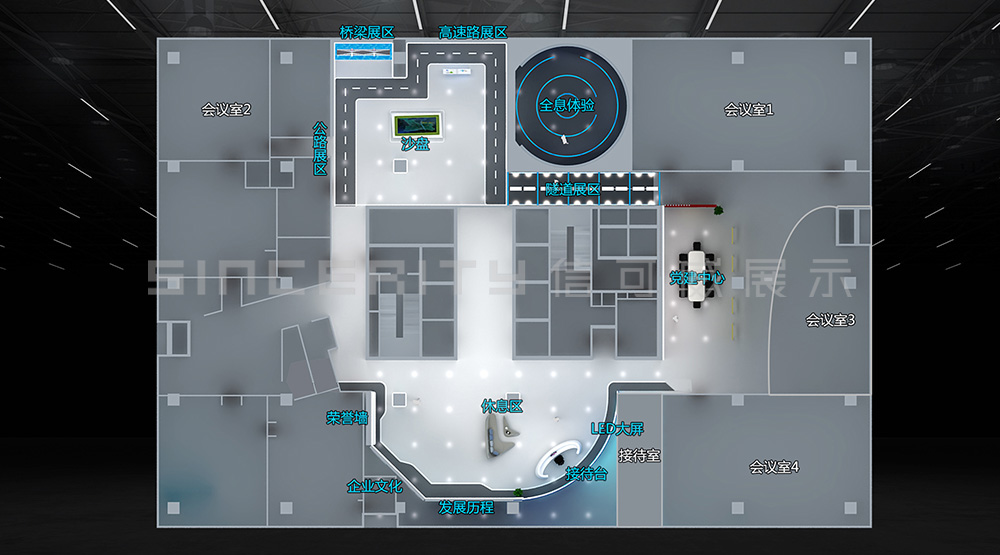
Task: Select the 会议室2 room label
Action: [226, 110]
